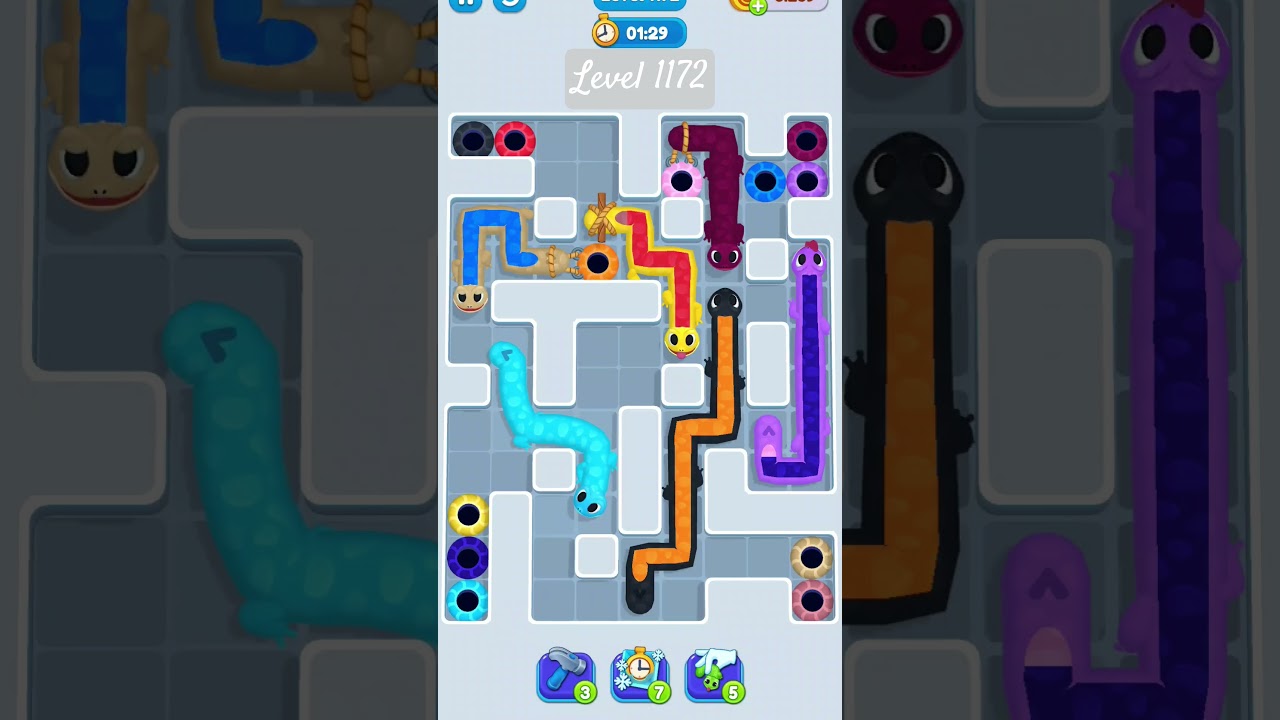Image resolution: width=1280 pixels, height=720 pixels.
Task: Pause the game
Action: tap(464, 3)
